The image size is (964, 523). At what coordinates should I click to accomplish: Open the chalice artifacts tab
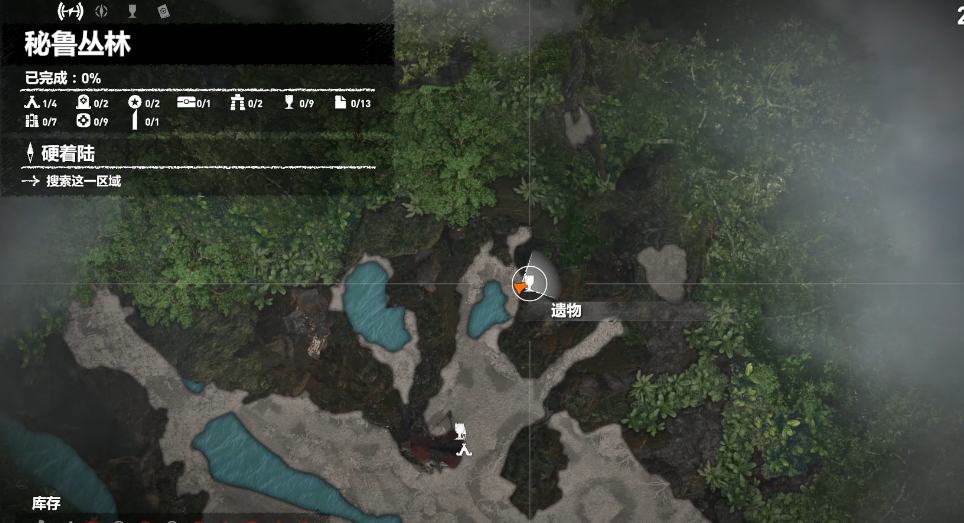[132, 12]
